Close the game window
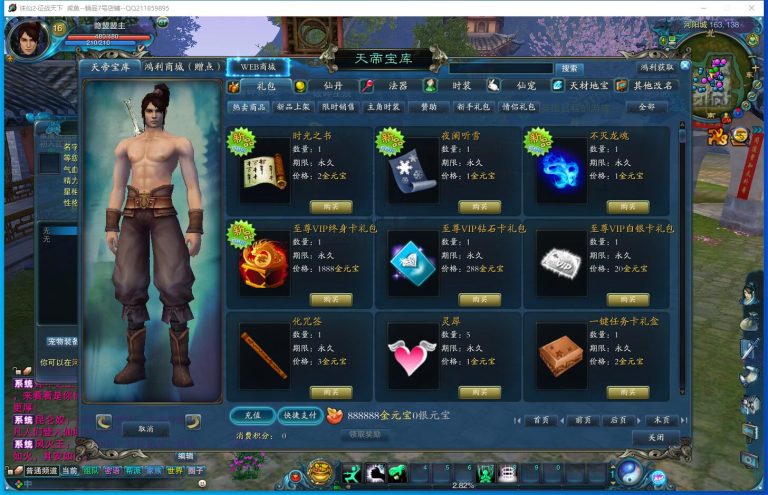The width and height of the screenshot is (768, 495). click(x=753, y=7)
